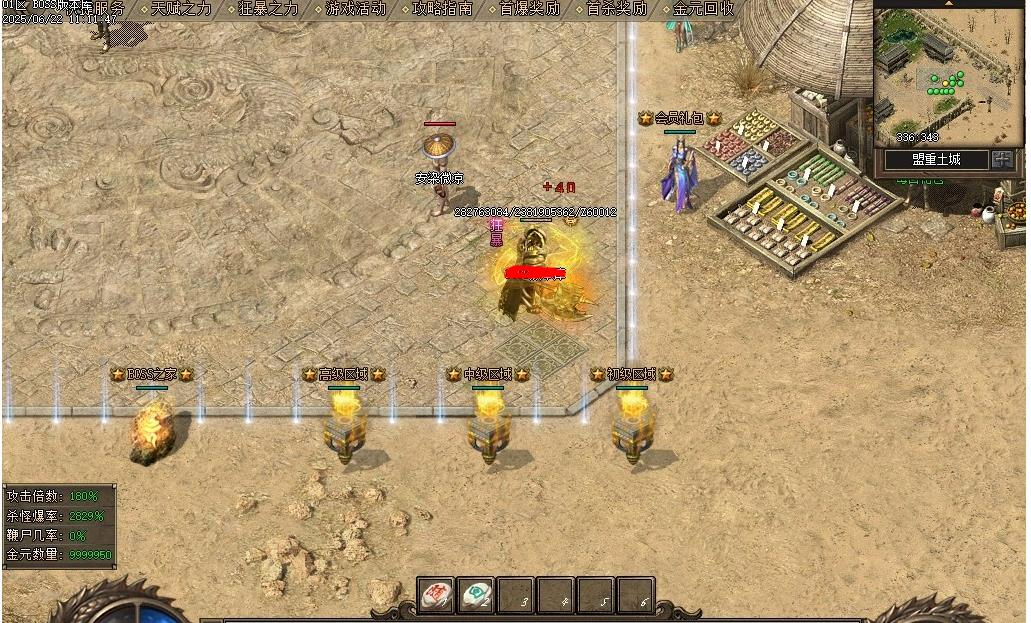Viewport: 1031px width, 623px height.
Task: Open the 金元回收 menu
Action: click(703, 9)
